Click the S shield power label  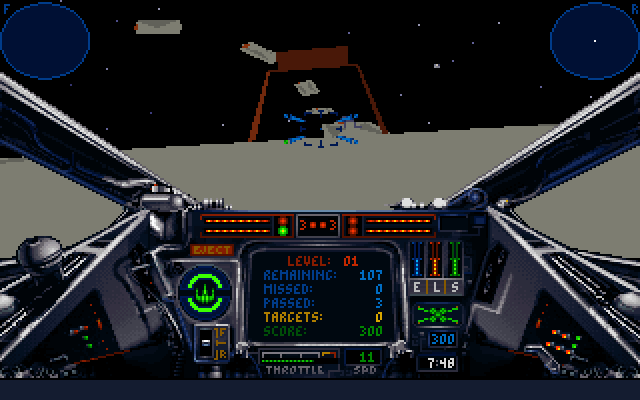pos(455,287)
